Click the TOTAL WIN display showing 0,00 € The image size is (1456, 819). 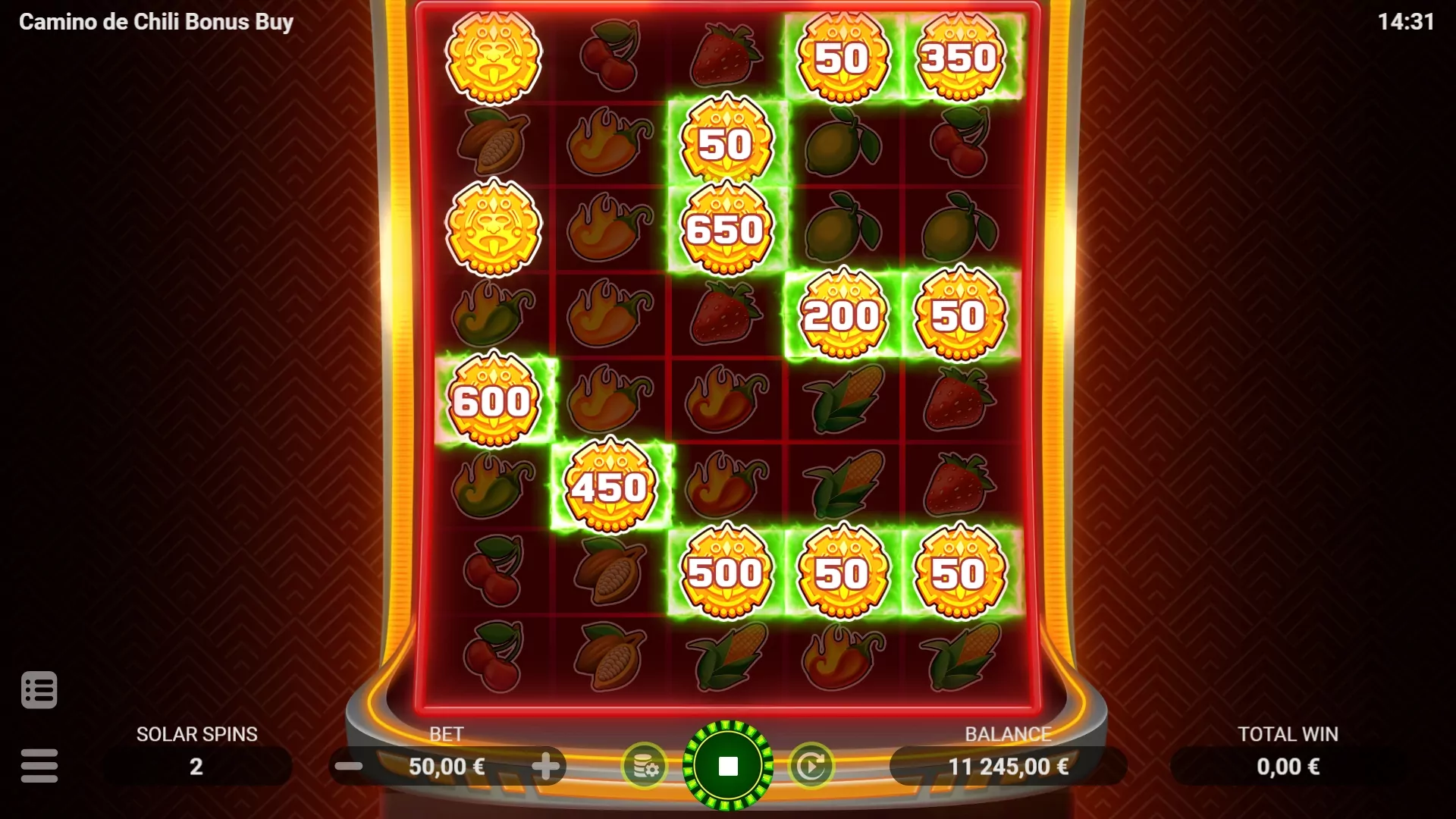[1288, 766]
